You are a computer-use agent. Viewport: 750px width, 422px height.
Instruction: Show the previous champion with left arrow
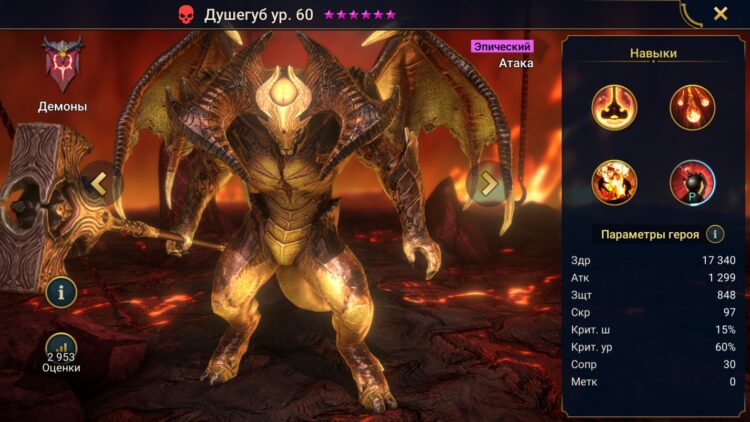pos(98,183)
